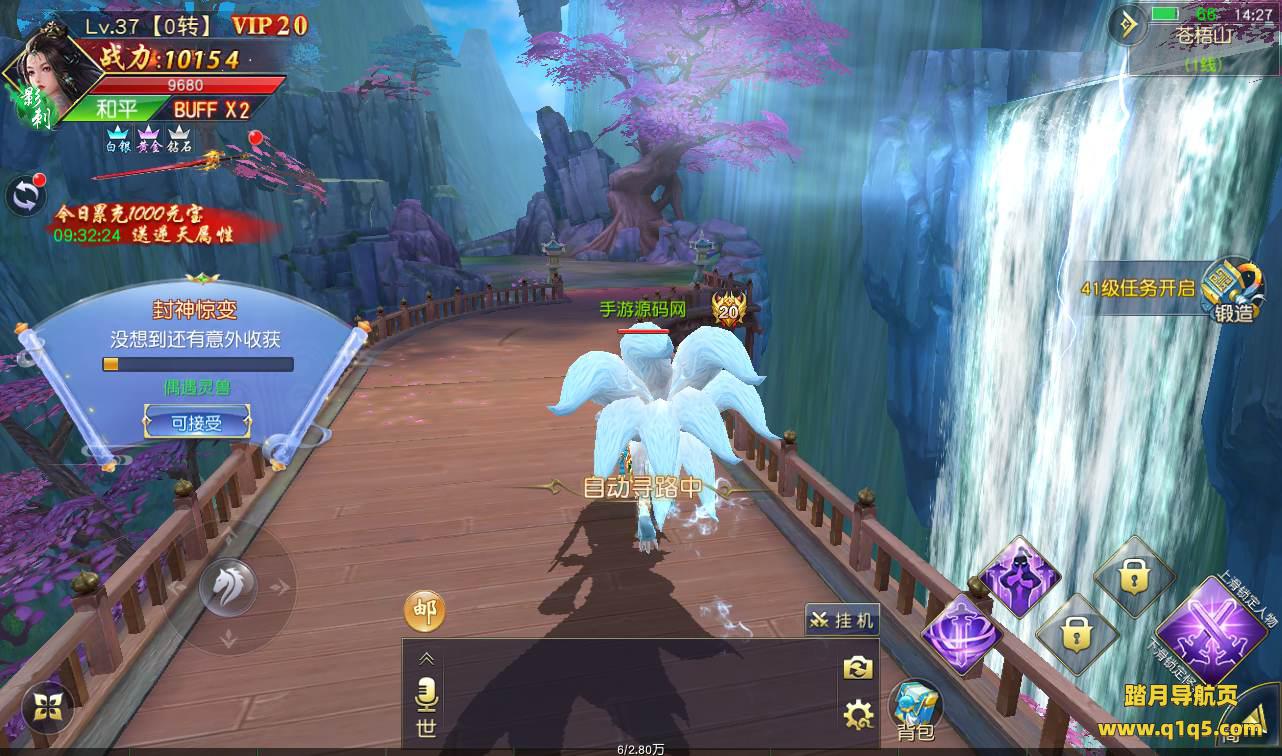Open the gear settings icon
The width and height of the screenshot is (1282, 756).
(858, 714)
